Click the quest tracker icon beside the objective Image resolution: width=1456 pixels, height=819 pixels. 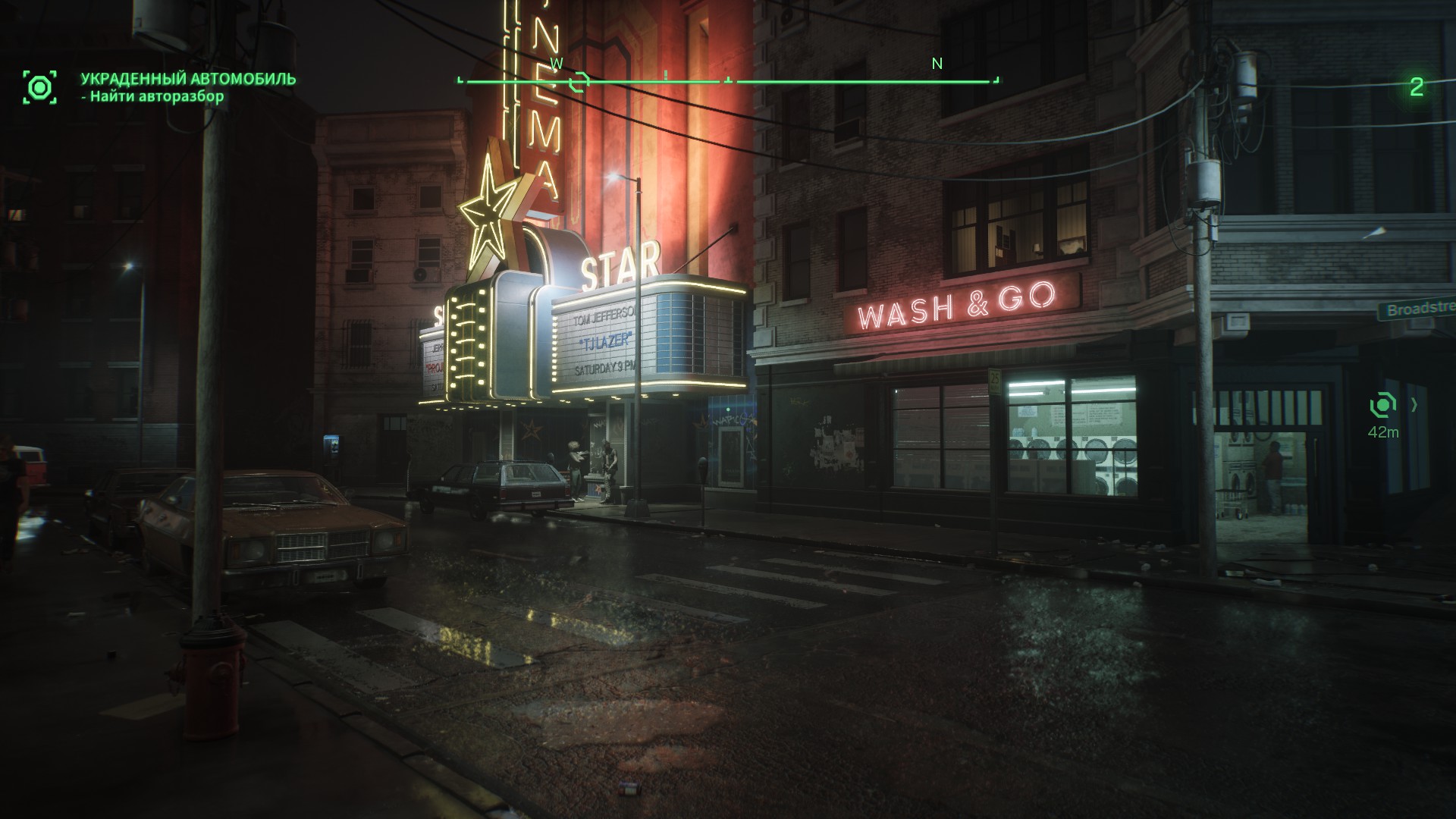(39, 87)
